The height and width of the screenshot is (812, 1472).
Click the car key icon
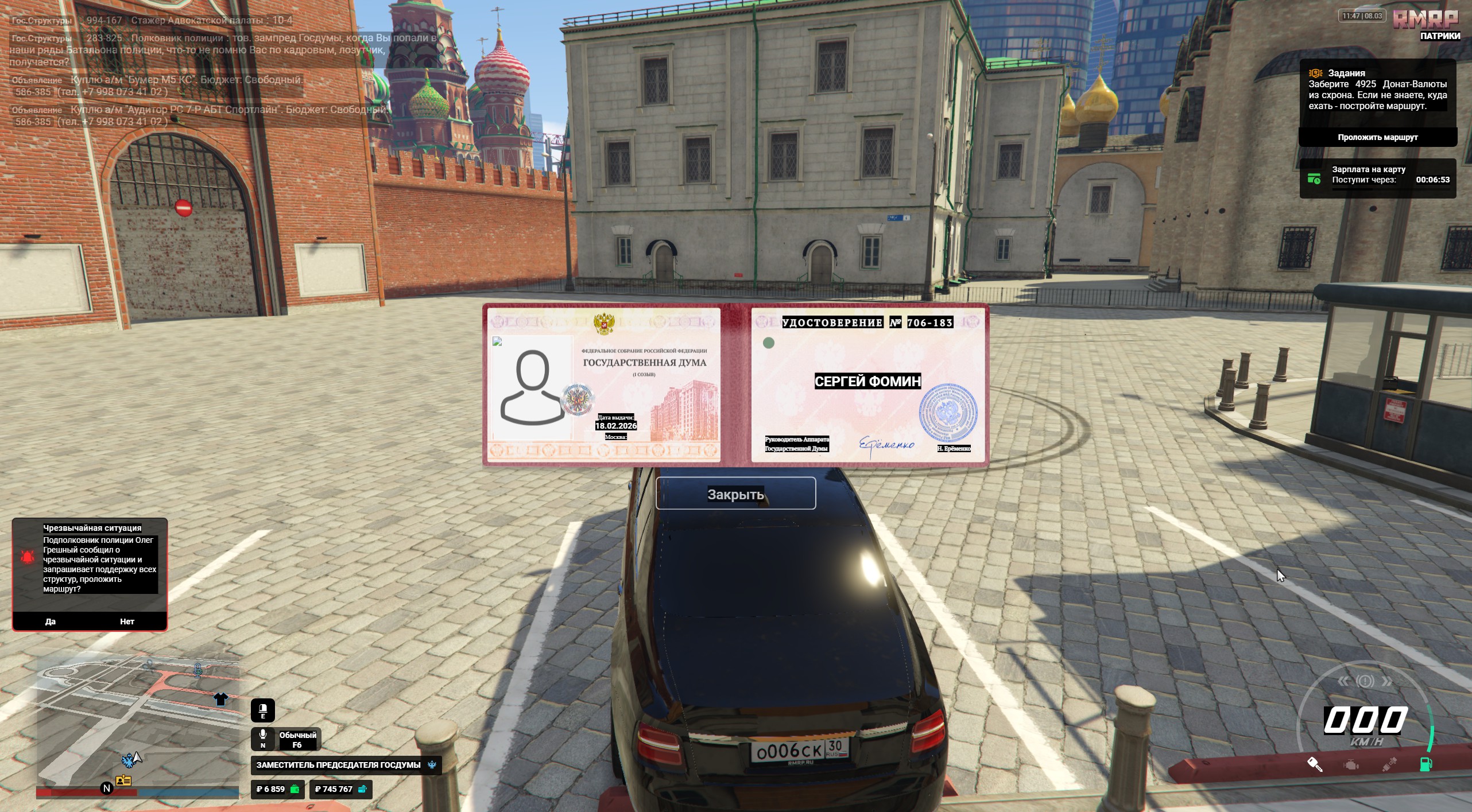tap(1315, 764)
